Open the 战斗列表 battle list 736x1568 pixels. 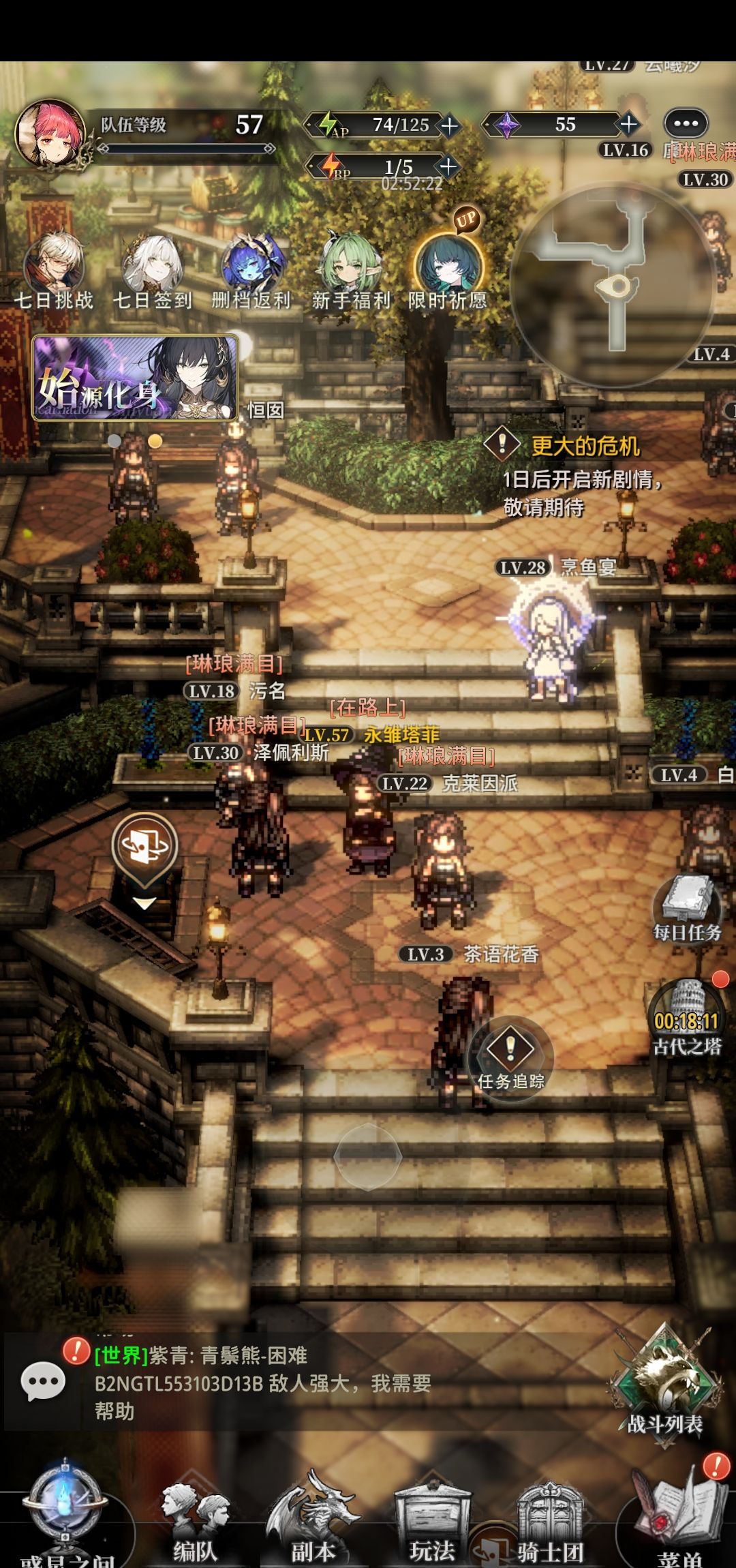665,1384
